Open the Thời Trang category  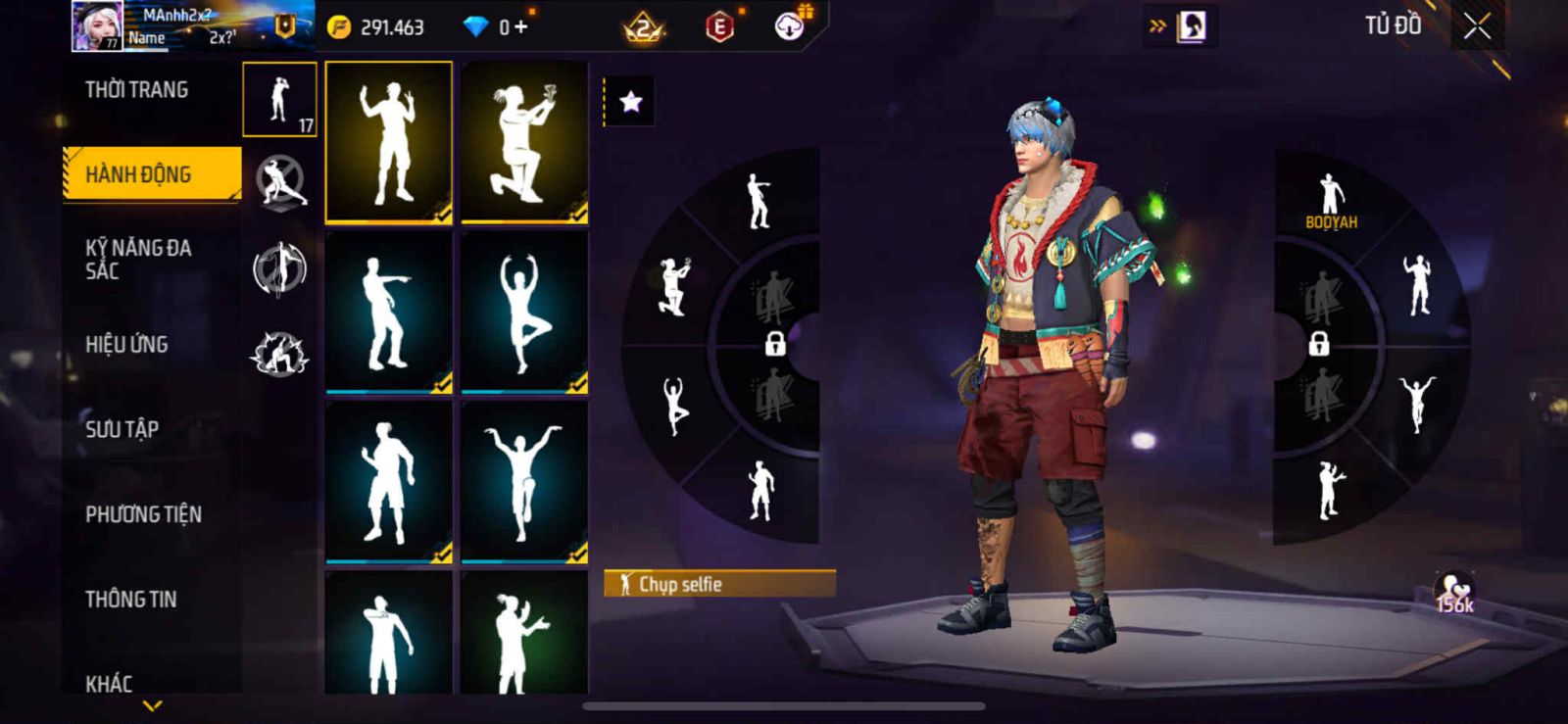coord(136,90)
